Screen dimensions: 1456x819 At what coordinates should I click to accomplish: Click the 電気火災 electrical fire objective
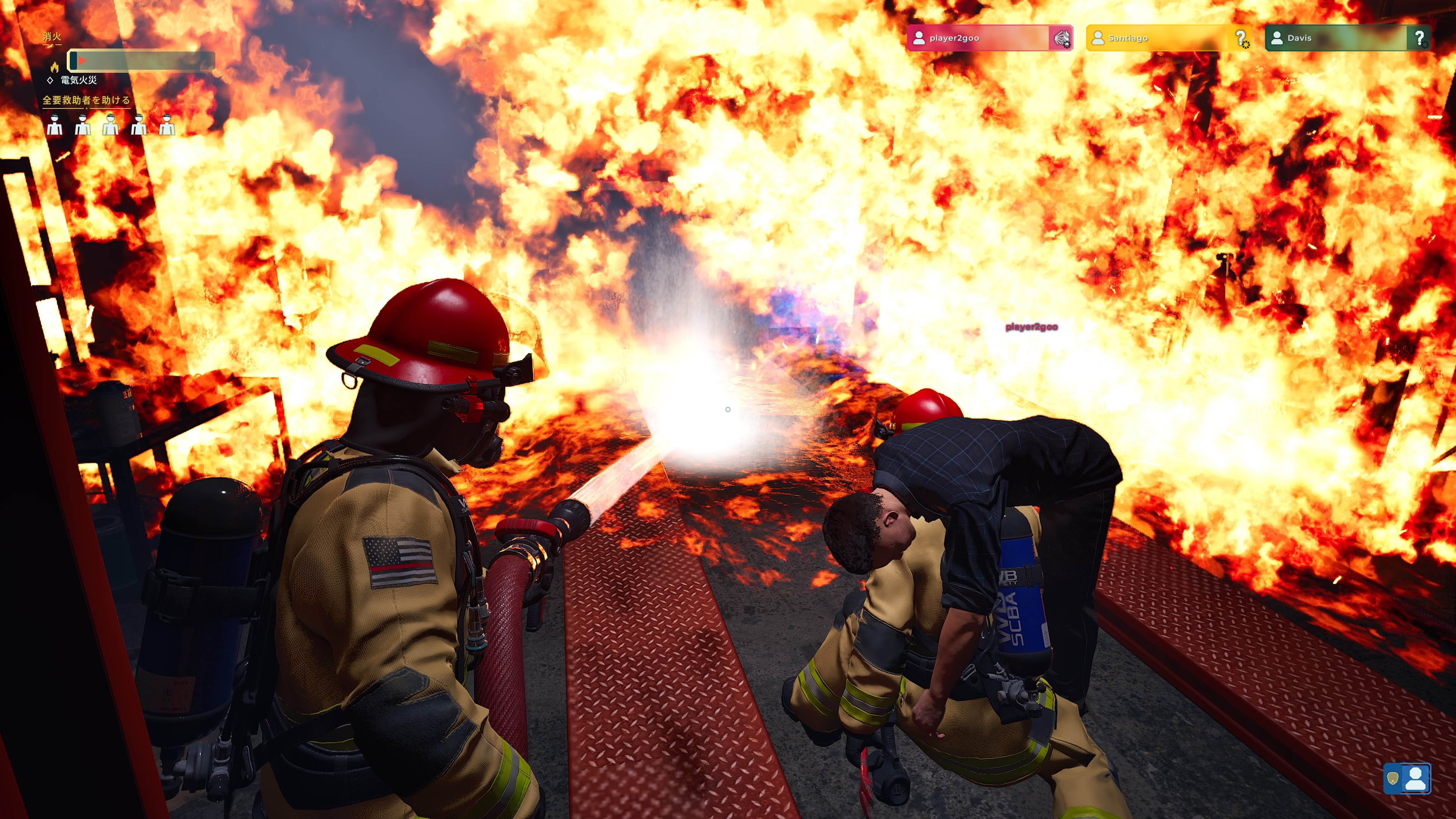point(78,80)
